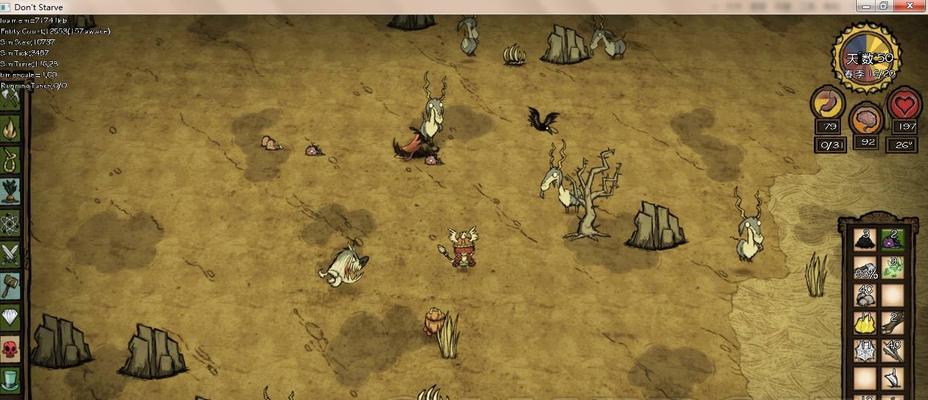Choose the red skull Magic tab
This screenshot has height=400, width=928.
[11, 348]
